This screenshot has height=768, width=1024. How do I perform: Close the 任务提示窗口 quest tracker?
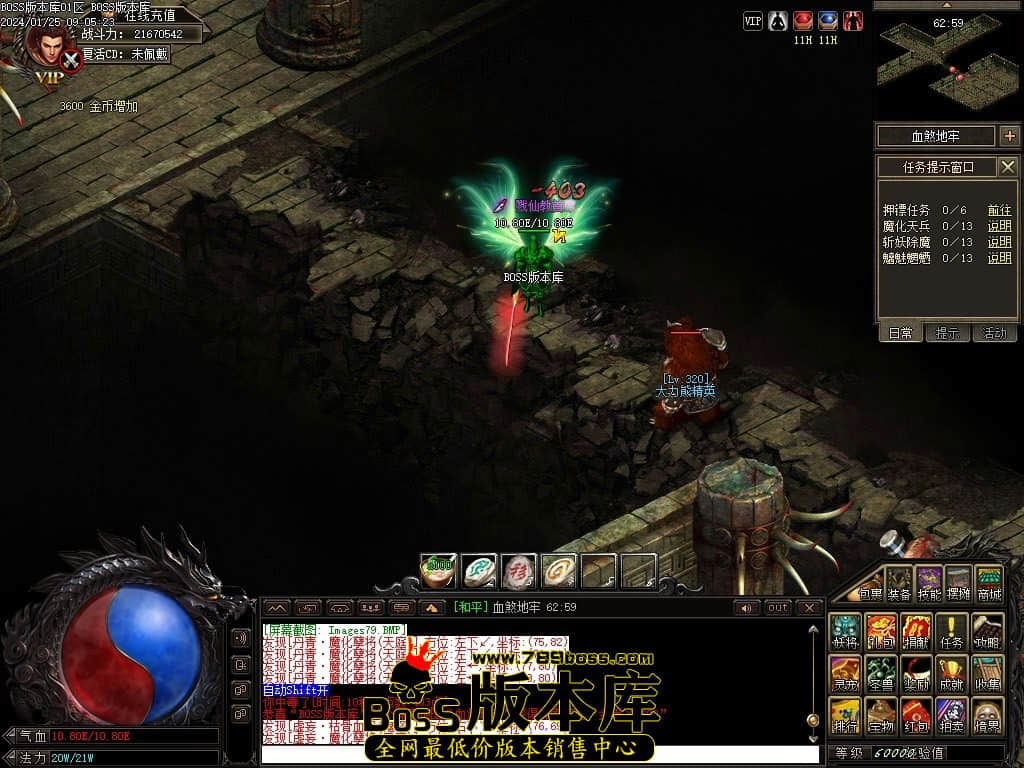tap(1008, 167)
